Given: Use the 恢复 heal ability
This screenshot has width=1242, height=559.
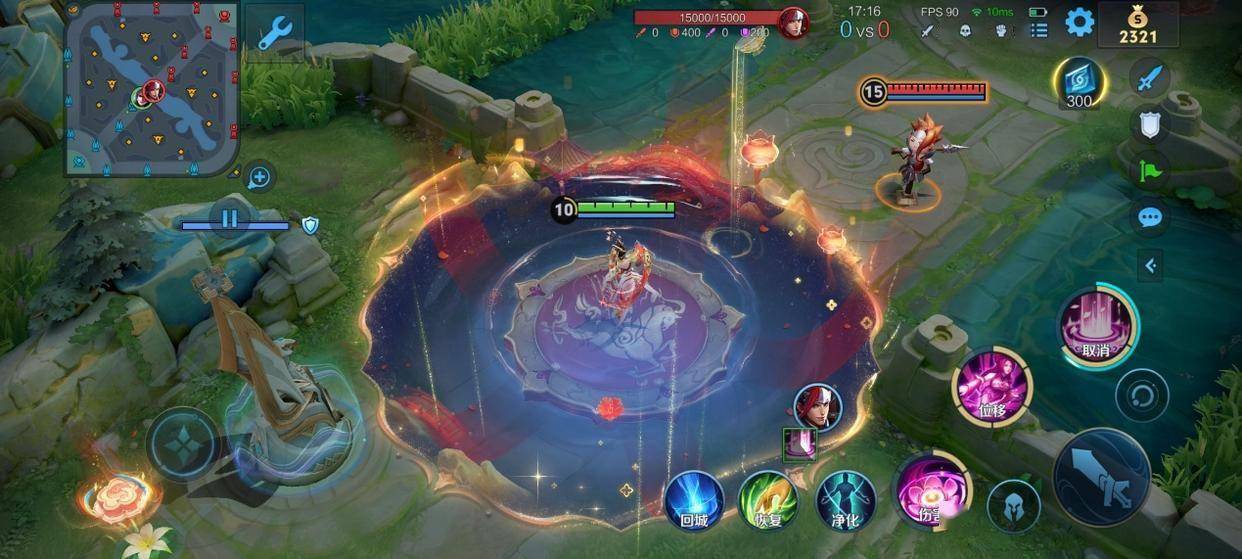Looking at the screenshot, I should 768,500.
